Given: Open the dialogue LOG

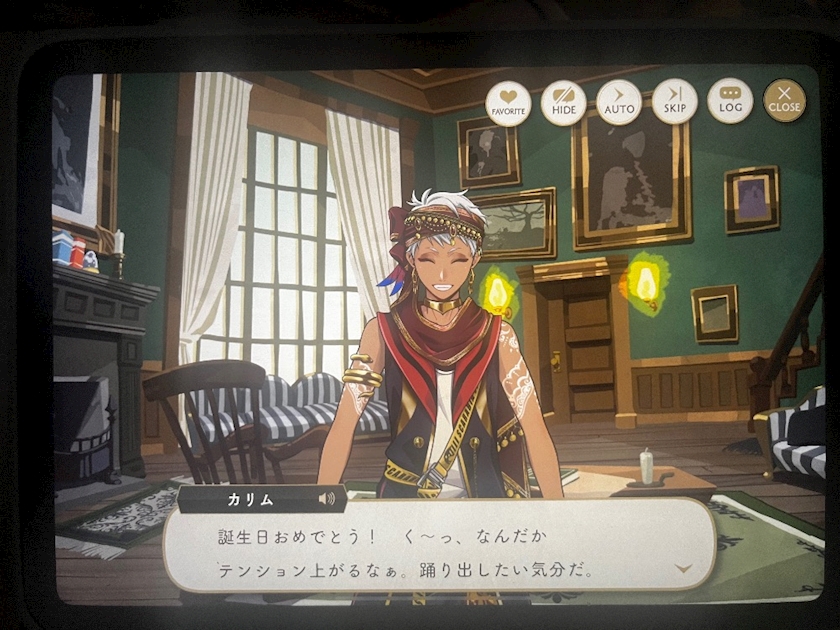Looking at the screenshot, I should click(x=730, y=101).
